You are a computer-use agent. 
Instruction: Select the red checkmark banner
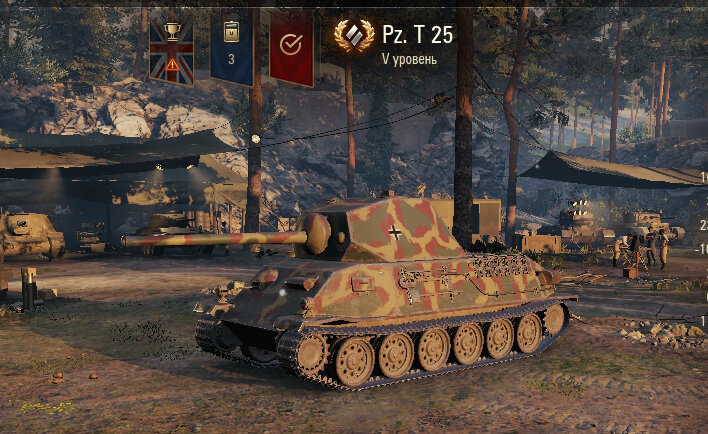(x=291, y=49)
